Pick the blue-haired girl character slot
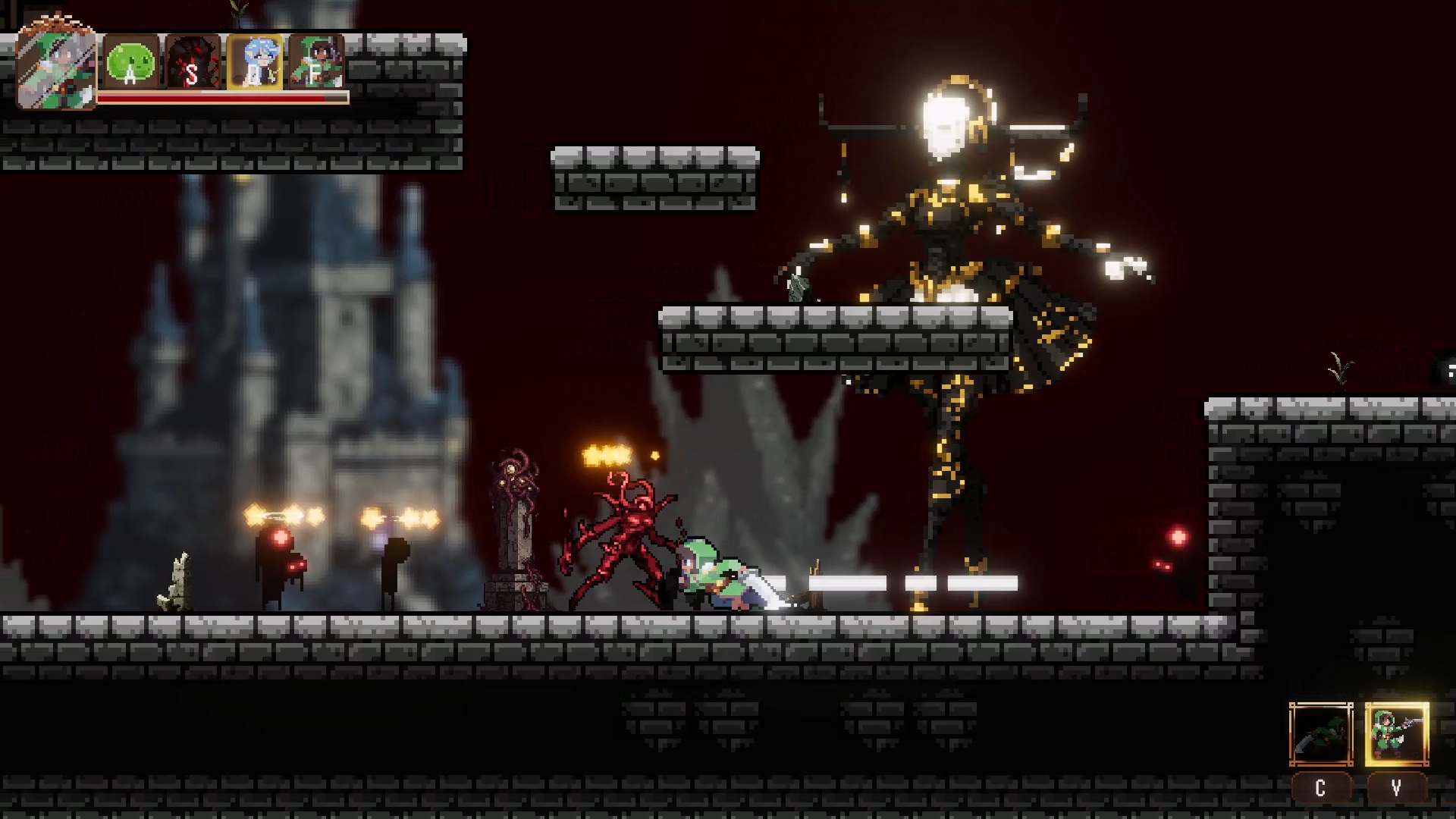The image size is (1456, 819). [255, 62]
